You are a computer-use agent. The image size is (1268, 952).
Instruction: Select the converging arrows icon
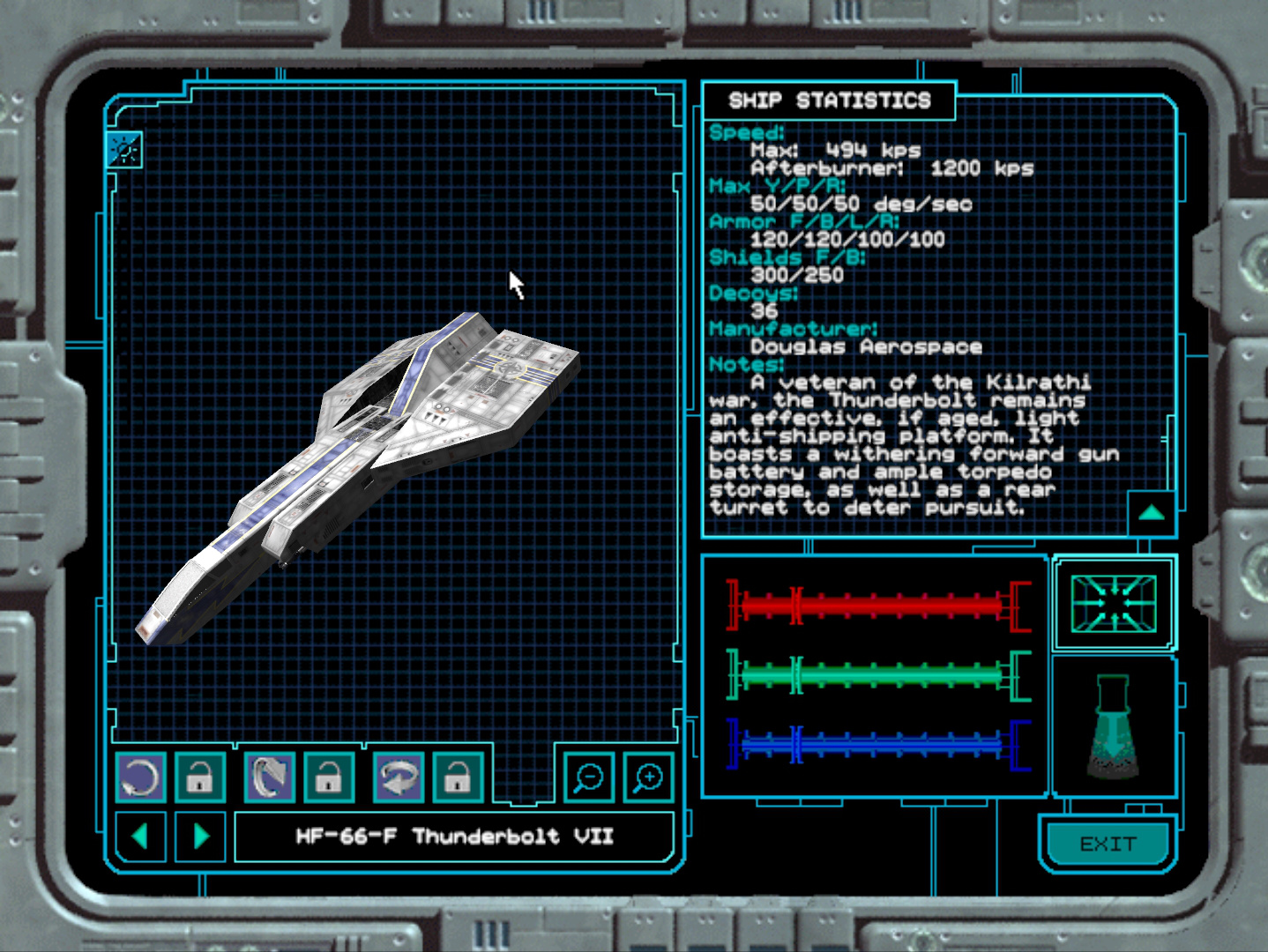pos(1113,604)
